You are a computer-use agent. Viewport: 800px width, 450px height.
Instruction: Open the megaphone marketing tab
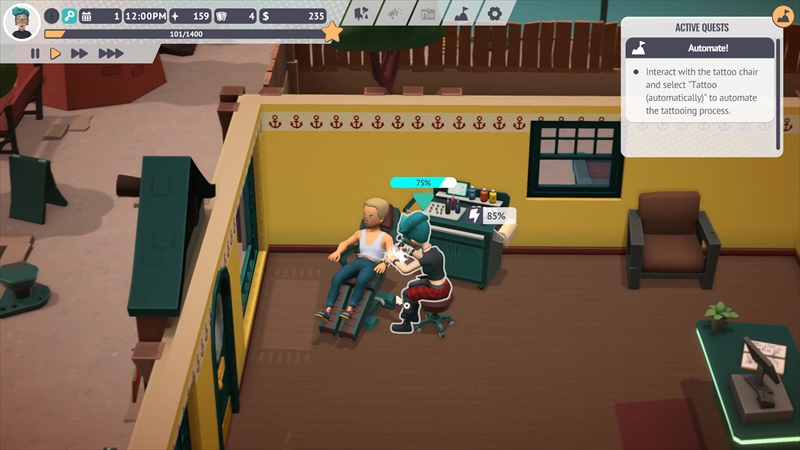coord(395,14)
